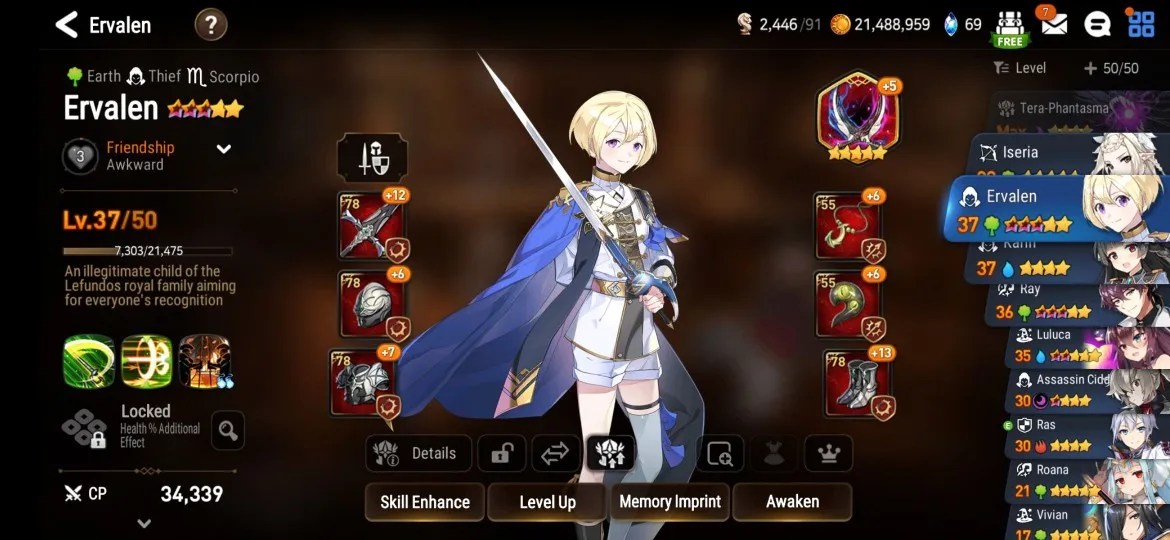Choose the Awaken button
This screenshot has width=1170, height=540.
click(x=792, y=502)
